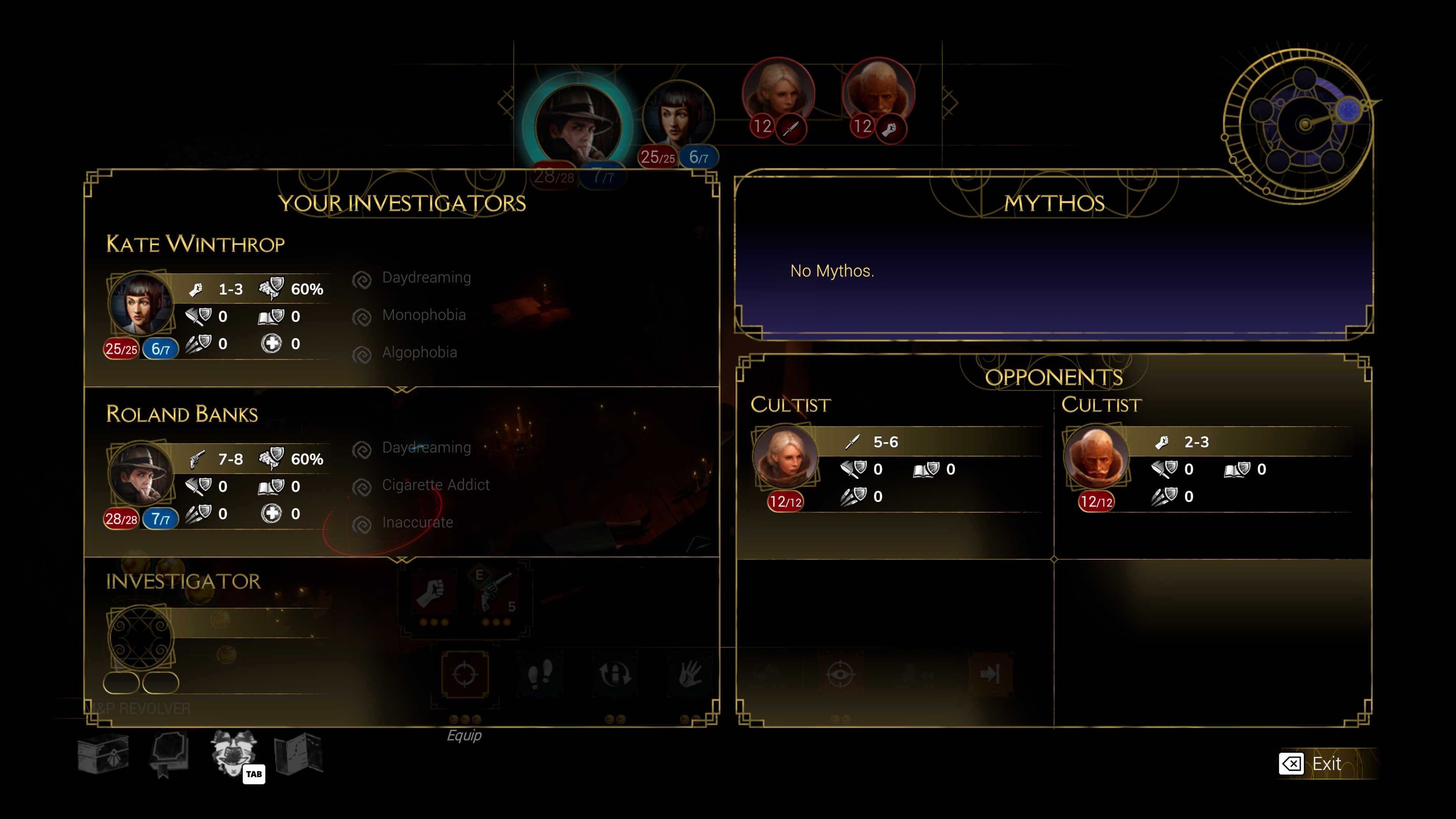Inspect Roland's Inaccurate trait

pyautogui.click(x=417, y=522)
